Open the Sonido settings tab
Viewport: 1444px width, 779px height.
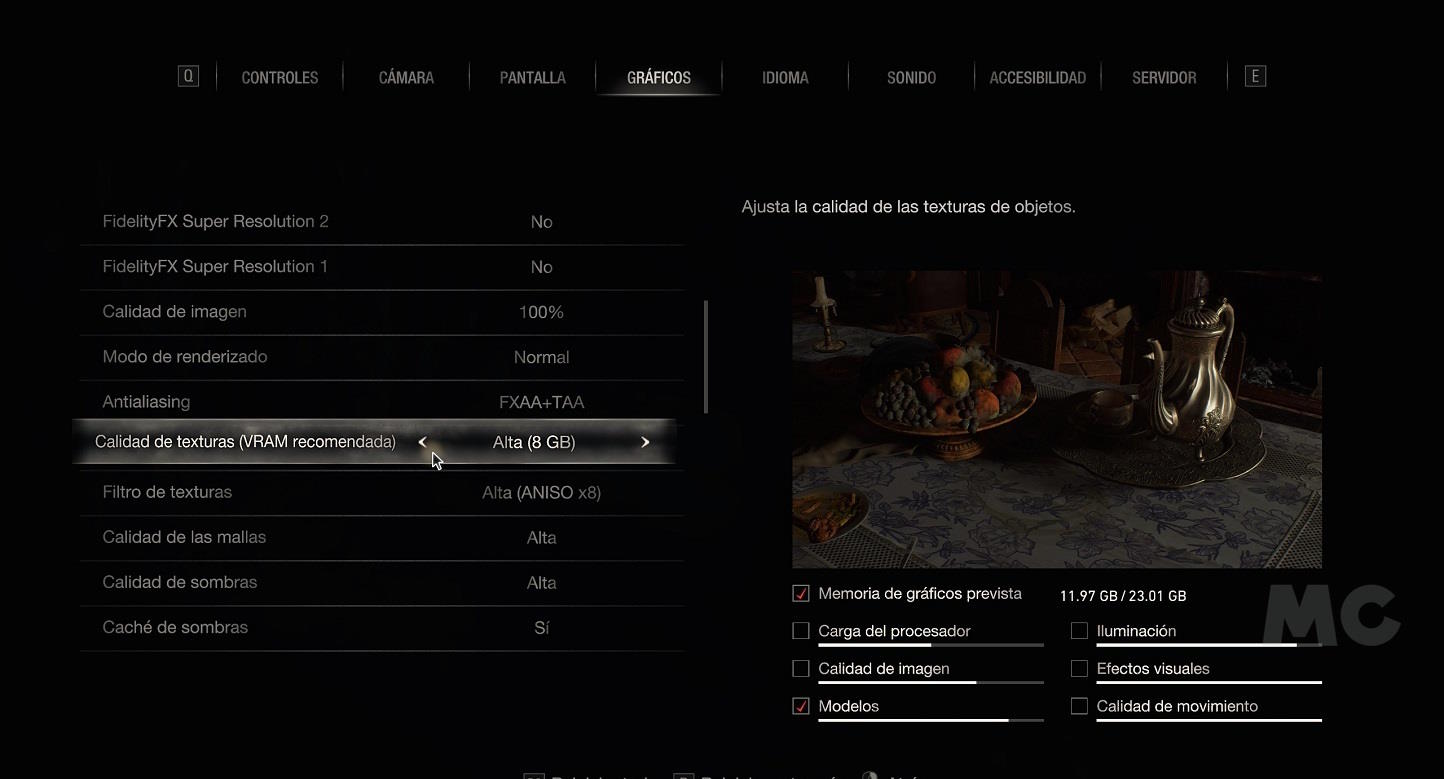coord(911,78)
